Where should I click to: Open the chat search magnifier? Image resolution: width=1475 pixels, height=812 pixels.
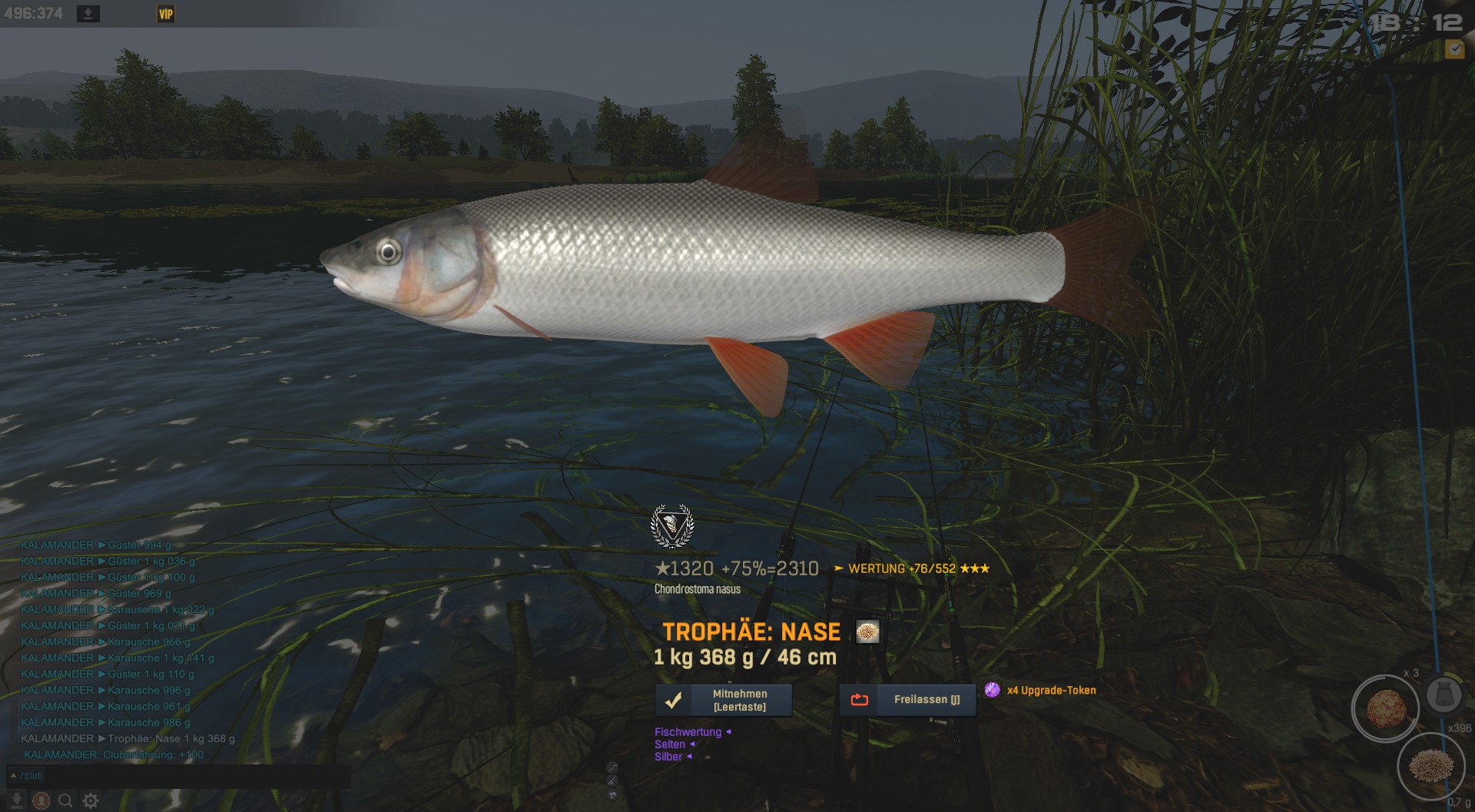(66, 800)
